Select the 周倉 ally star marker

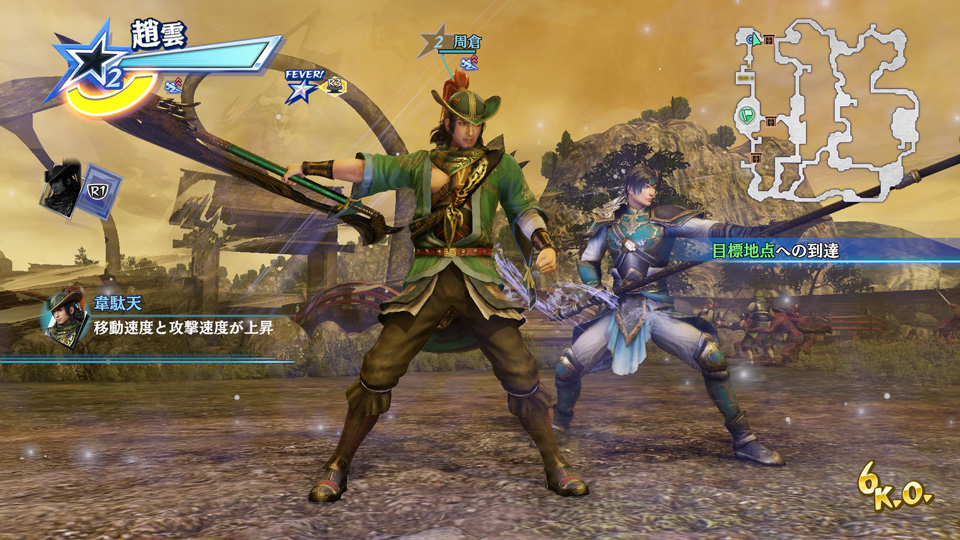[437, 43]
